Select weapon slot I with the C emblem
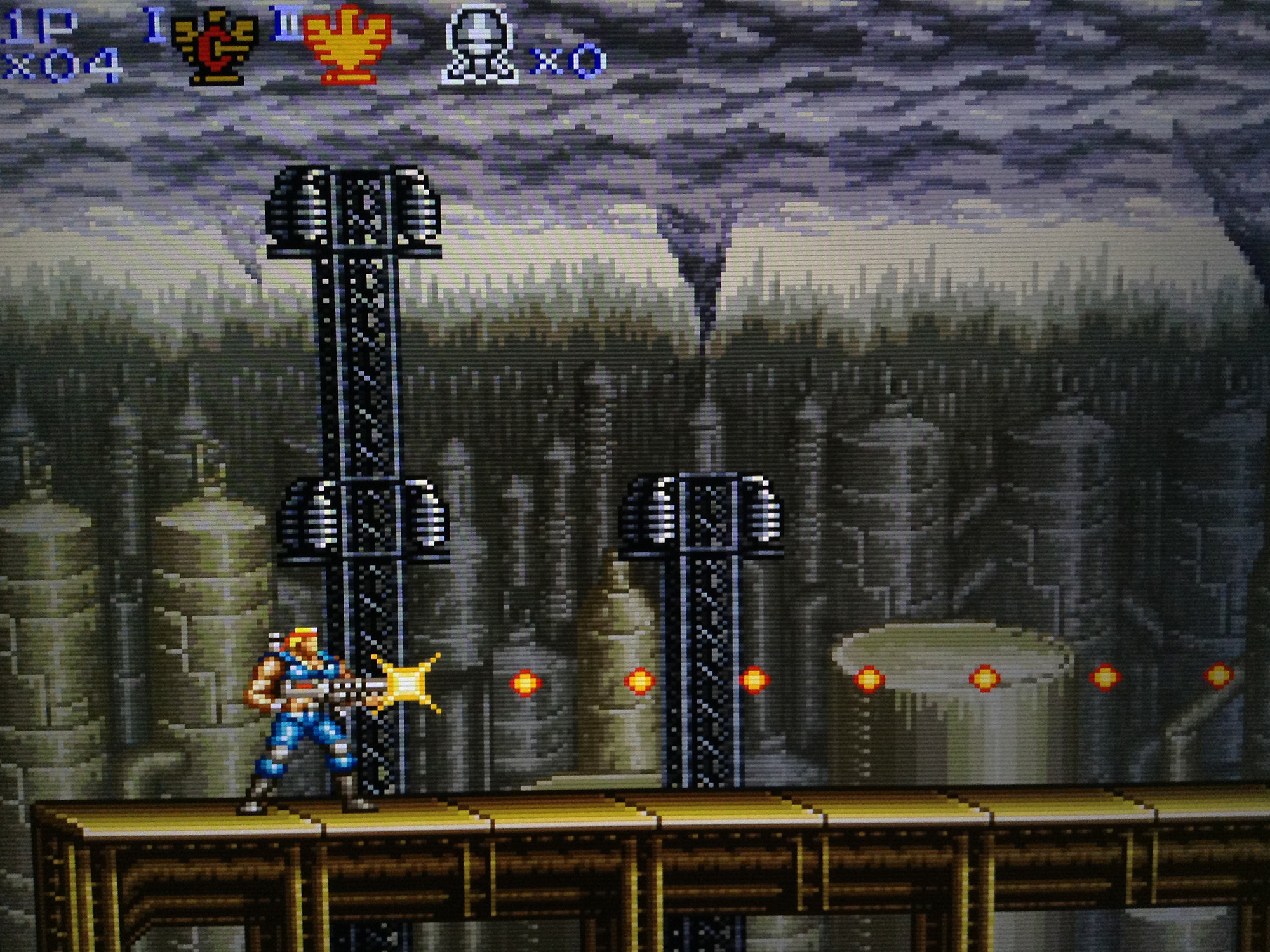This screenshot has height=952, width=1270. [215, 46]
